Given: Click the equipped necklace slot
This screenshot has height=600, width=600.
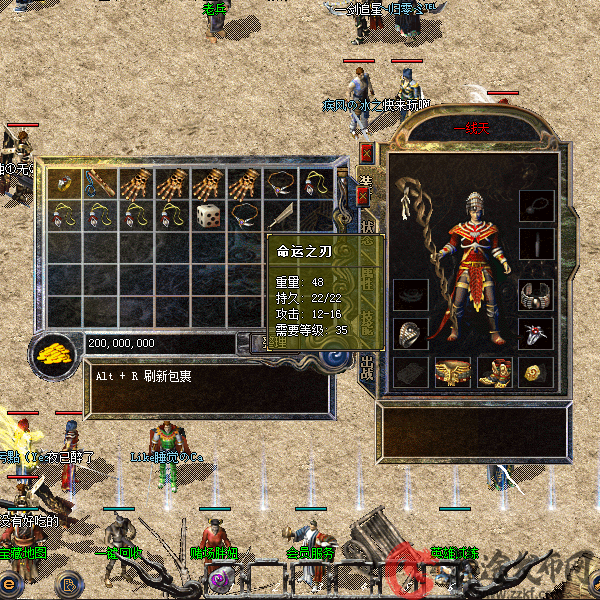Looking at the screenshot, I should tap(536, 207).
